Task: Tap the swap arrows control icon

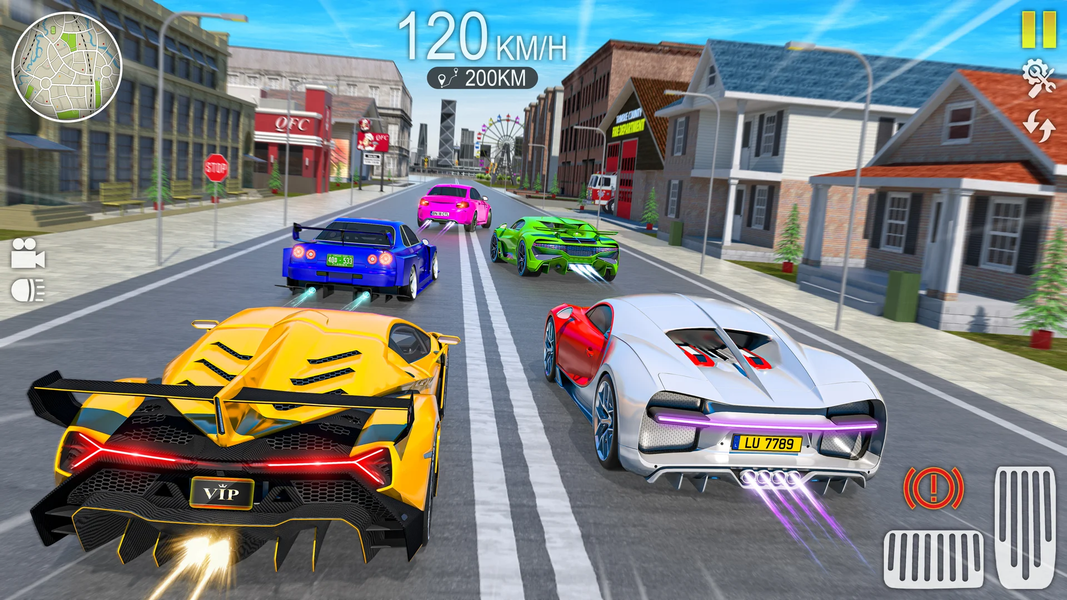Action: (x=1039, y=126)
